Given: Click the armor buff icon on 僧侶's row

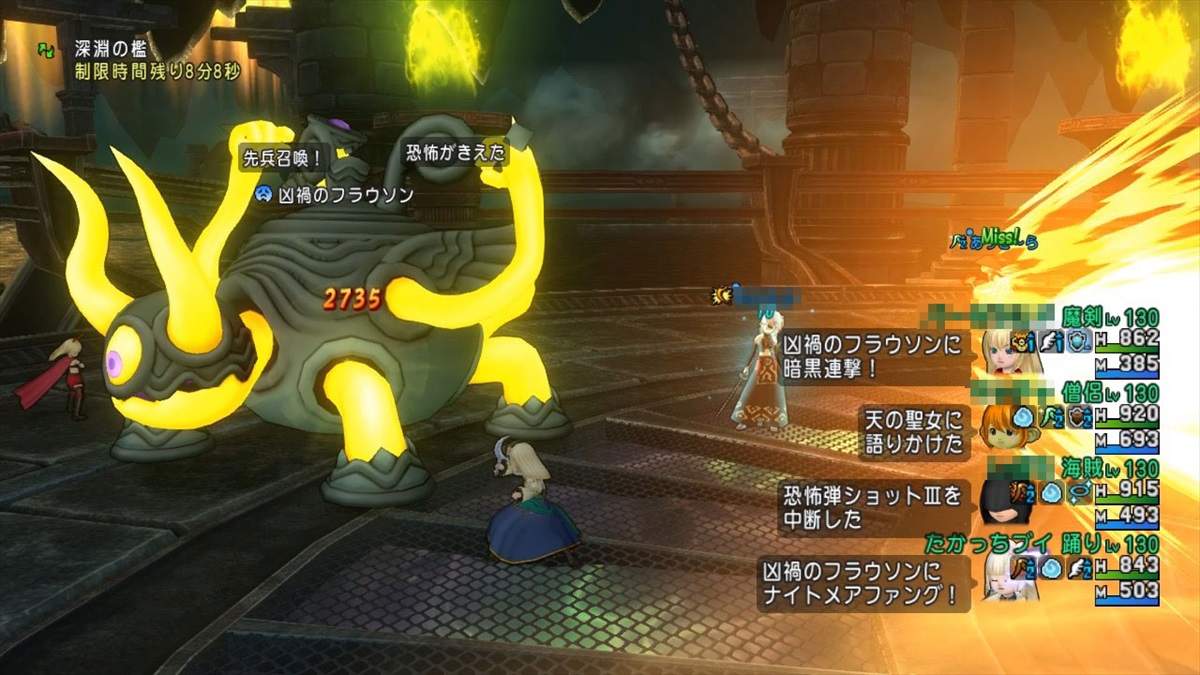Looking at the screenshot, I should (x=1079, y=417).
